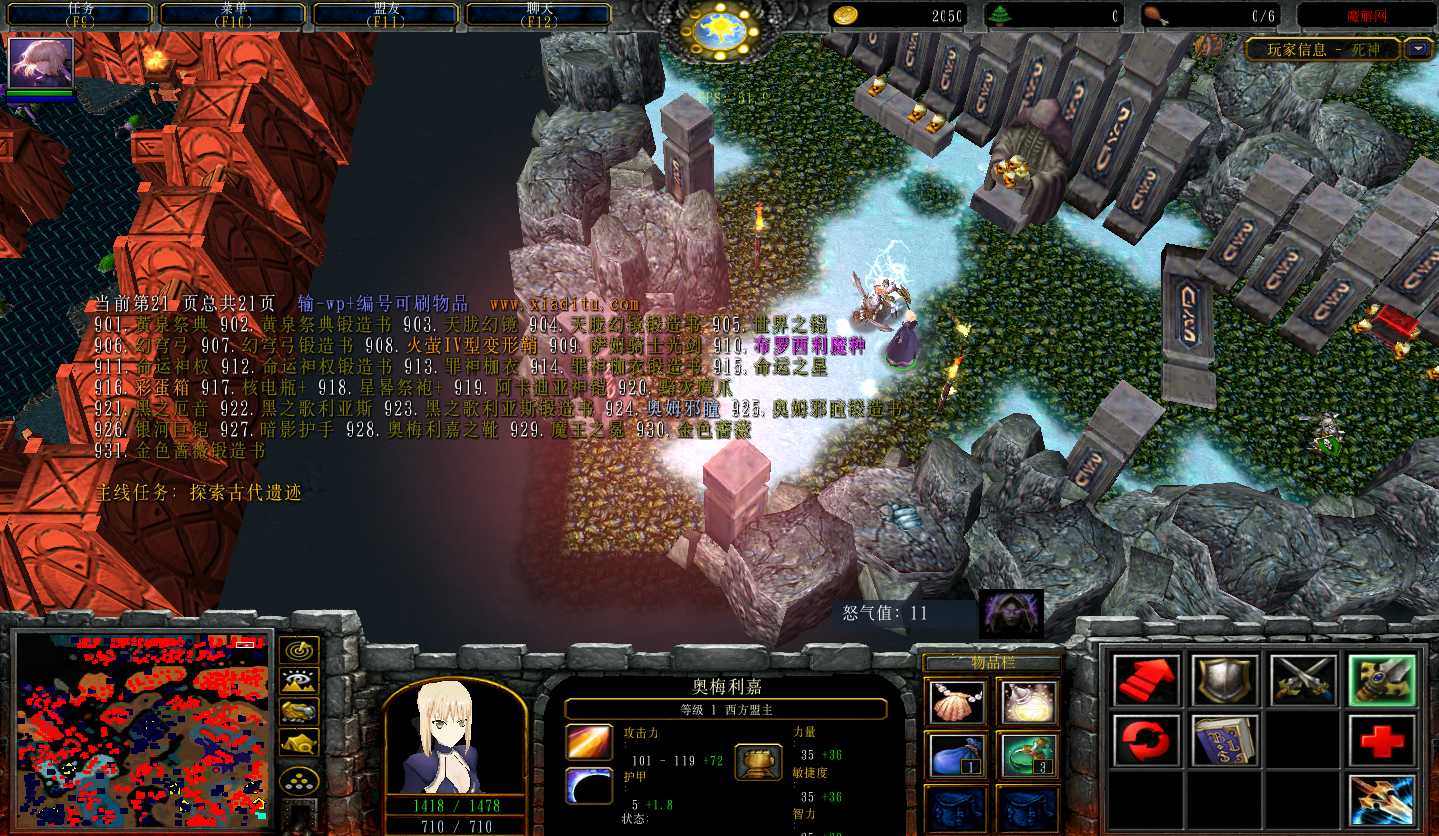Viewport: 1439px width, 836px height.
Task: Toggle the minimap terrain display button
Action: pyautogui.click(x=299, y=681)
